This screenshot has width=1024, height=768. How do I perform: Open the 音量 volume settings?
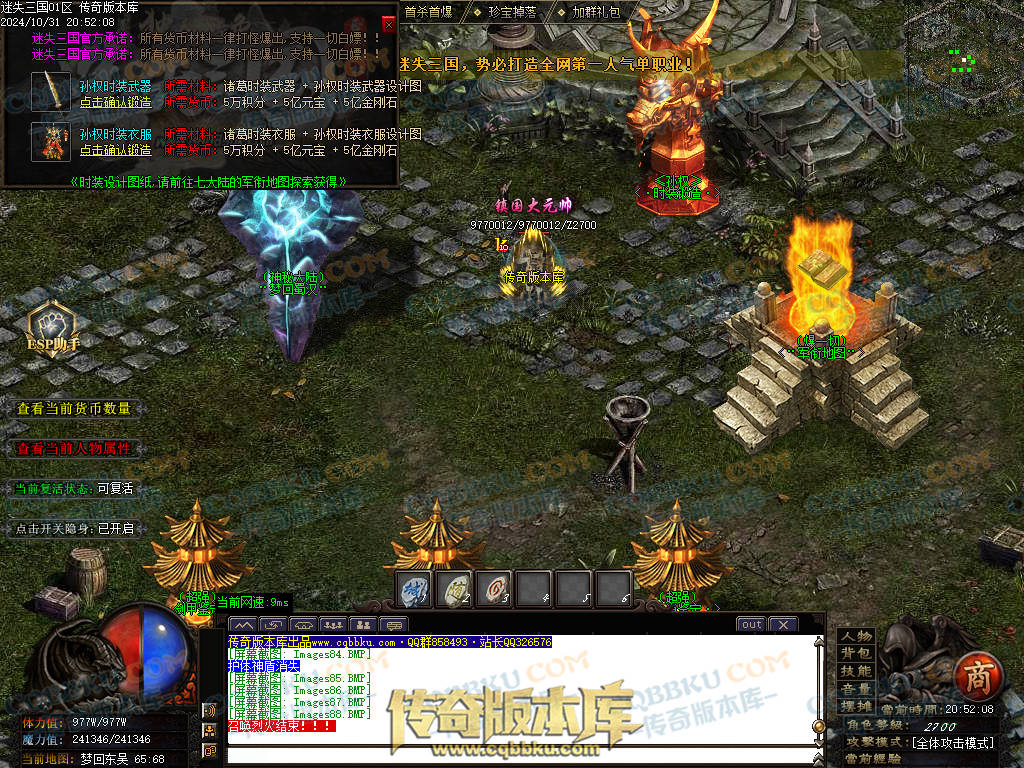coord(856,689)
